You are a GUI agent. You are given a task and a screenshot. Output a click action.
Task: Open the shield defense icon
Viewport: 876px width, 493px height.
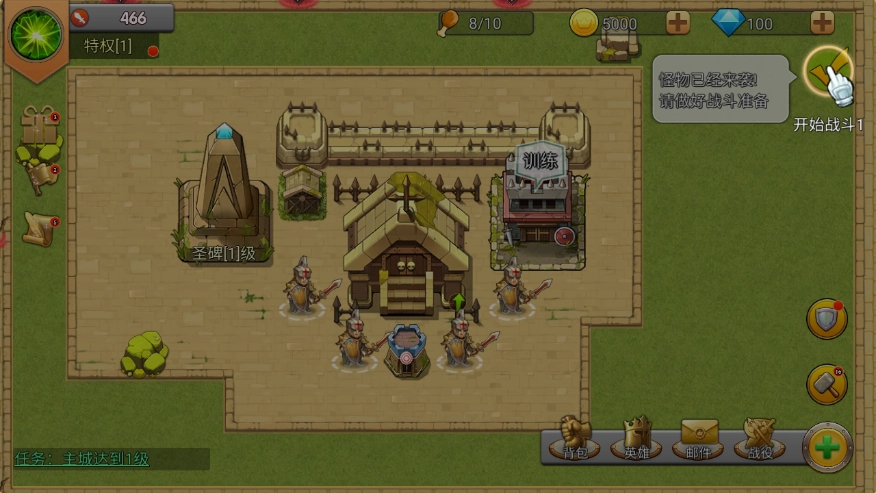click(827, 319)
